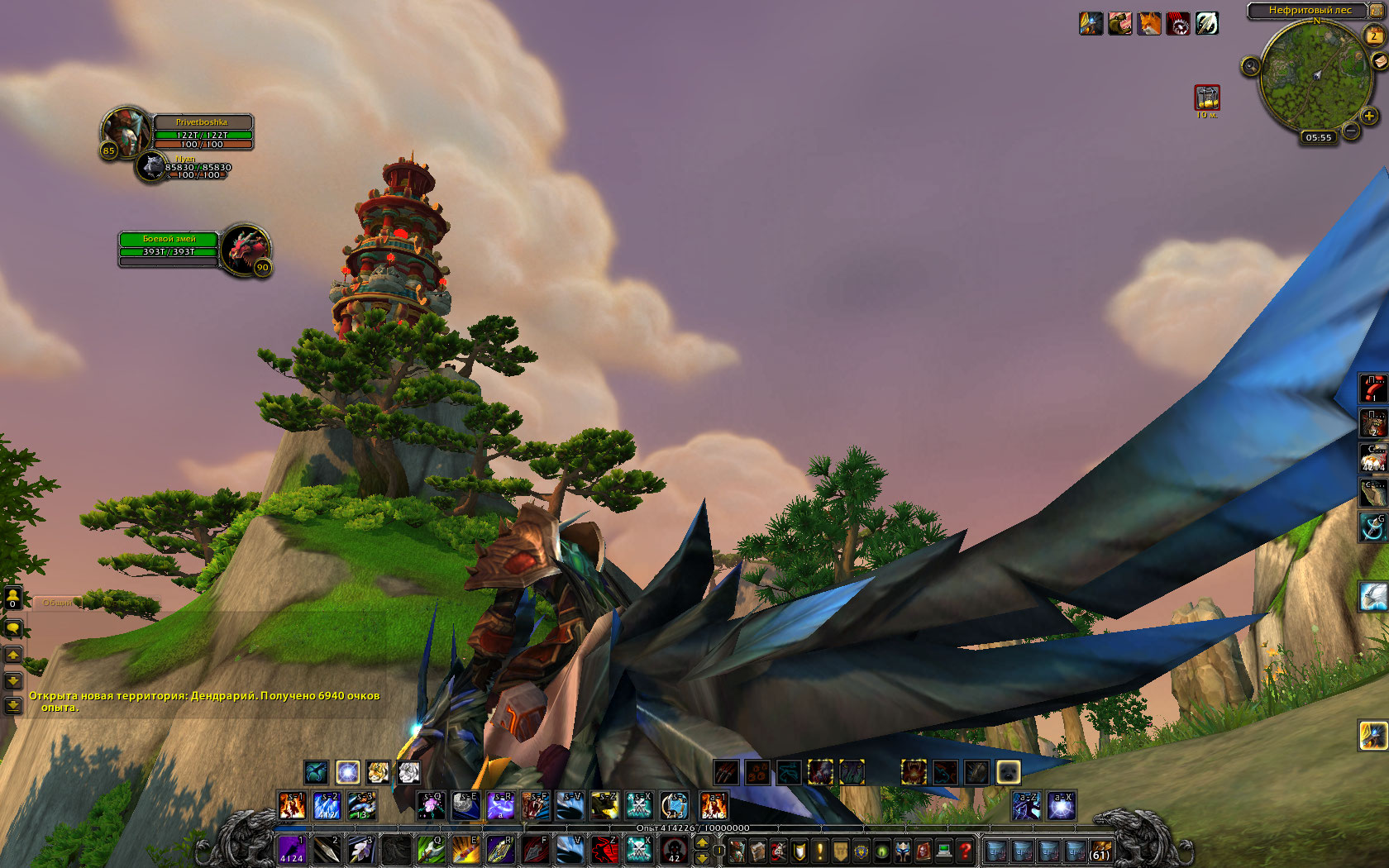Activate the skull ability showing 42

point(674,850)
